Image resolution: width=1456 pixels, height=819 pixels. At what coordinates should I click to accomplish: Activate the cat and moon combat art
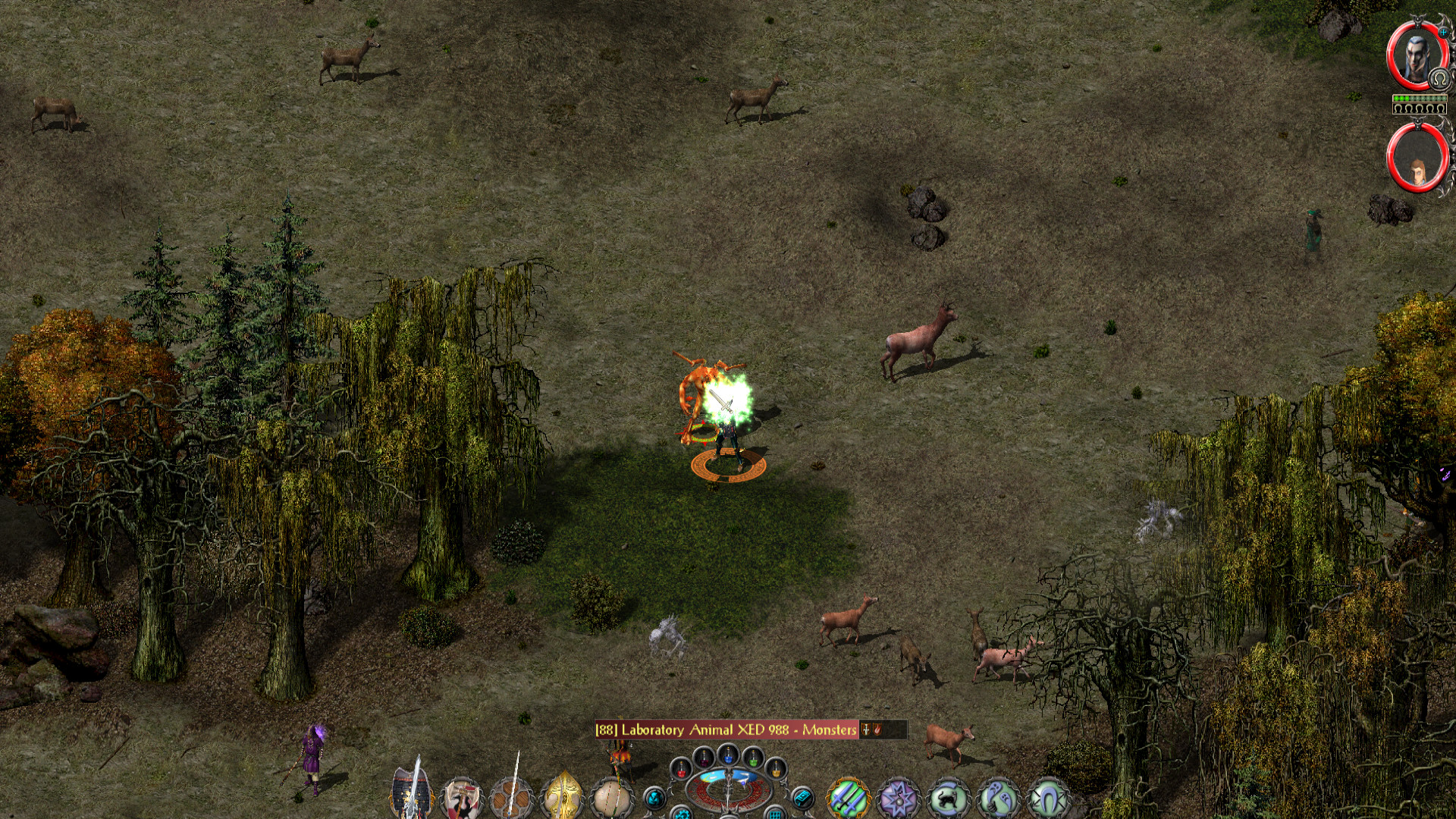(x=949, y=798)
